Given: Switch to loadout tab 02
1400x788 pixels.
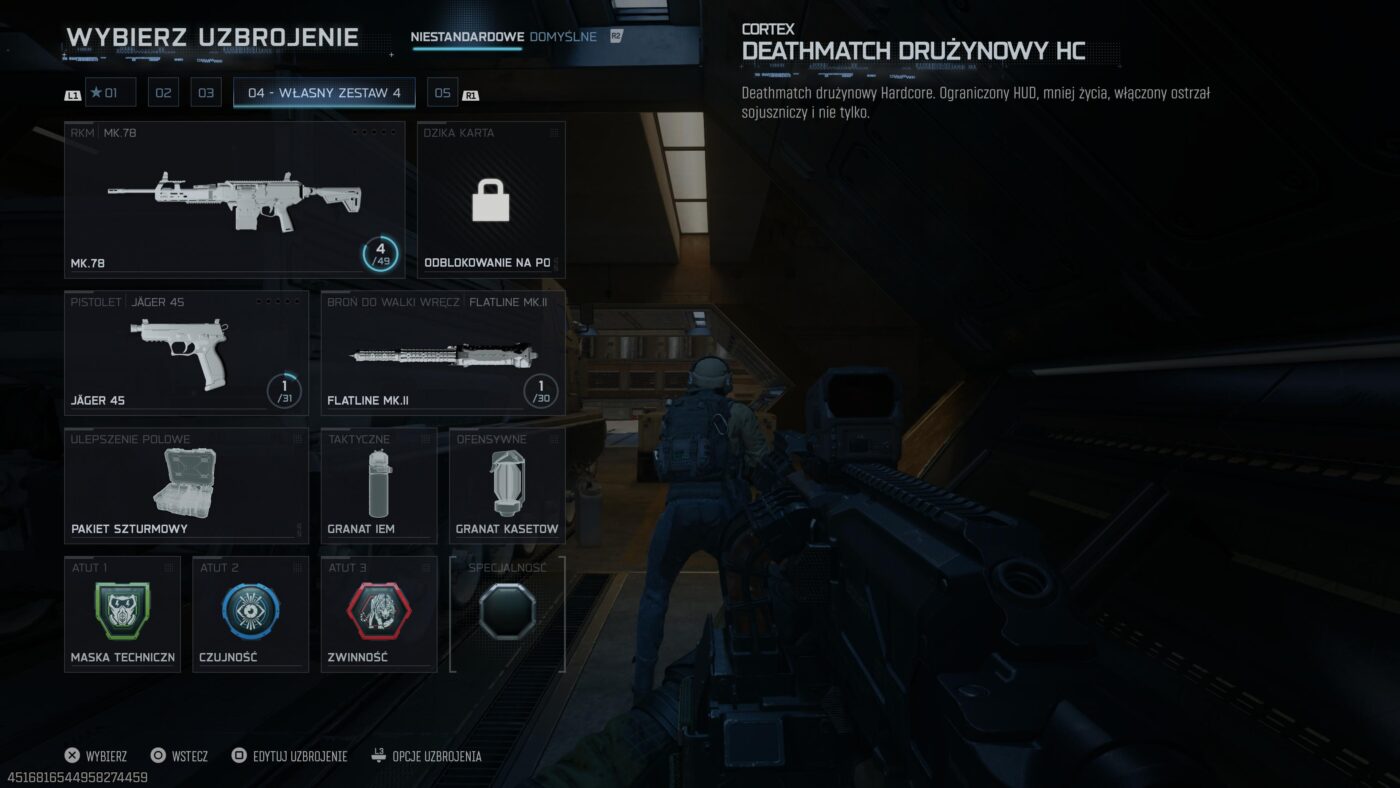Looking at the screenshot, I should coord(163,93).
